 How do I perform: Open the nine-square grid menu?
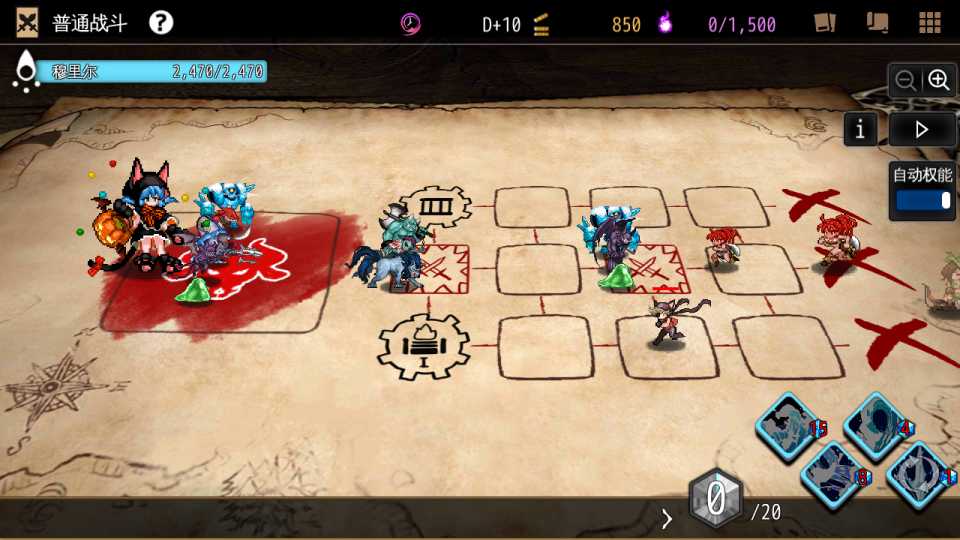click(929, 23)
